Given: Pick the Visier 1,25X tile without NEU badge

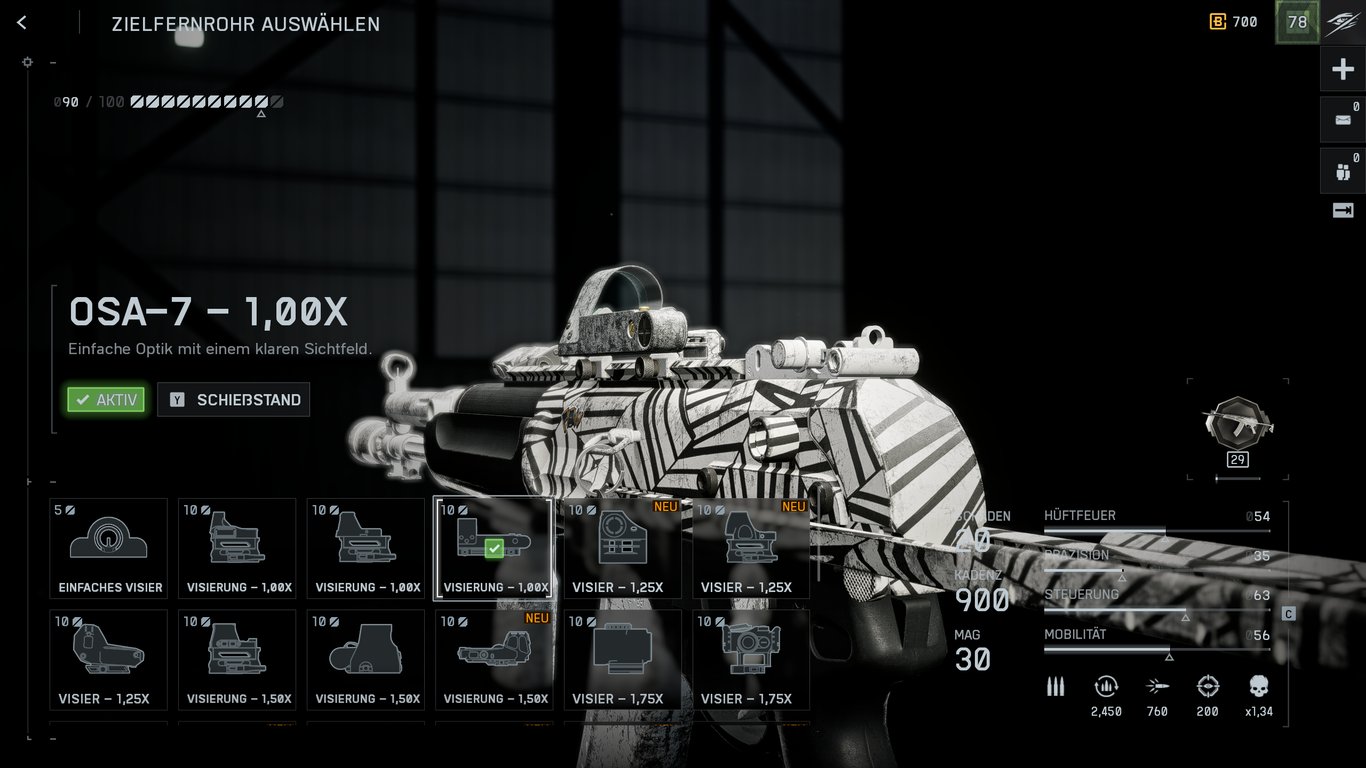Looking at the screenshot, I should (109, 659).
